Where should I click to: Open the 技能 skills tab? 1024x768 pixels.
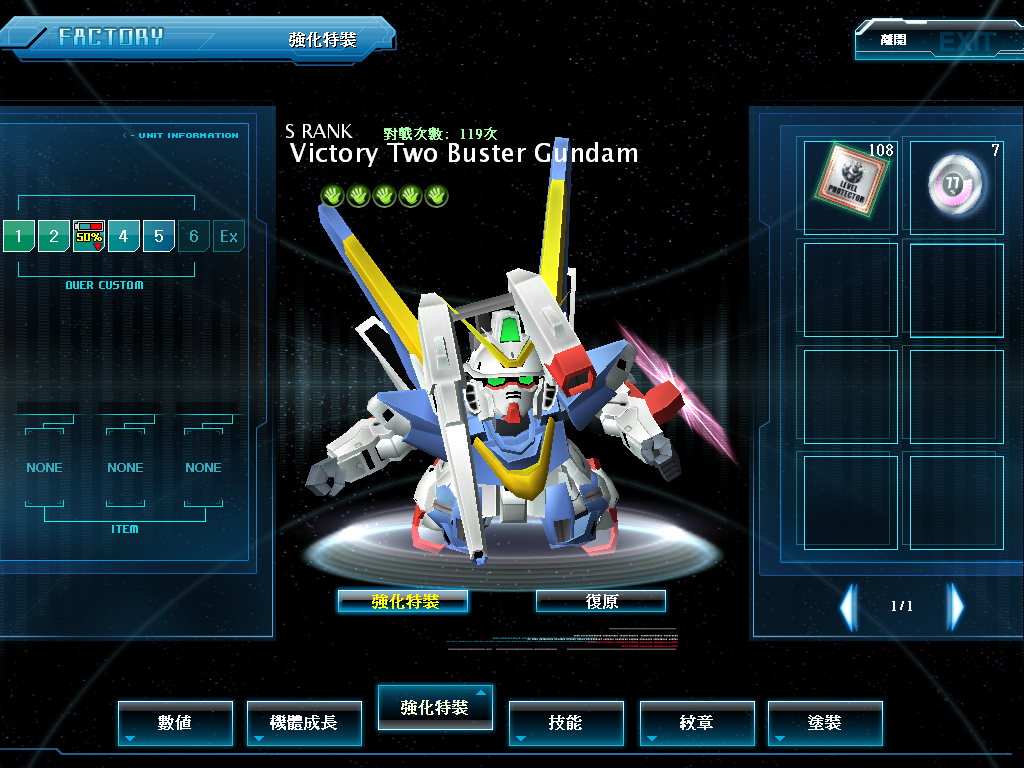click(566, 723)
